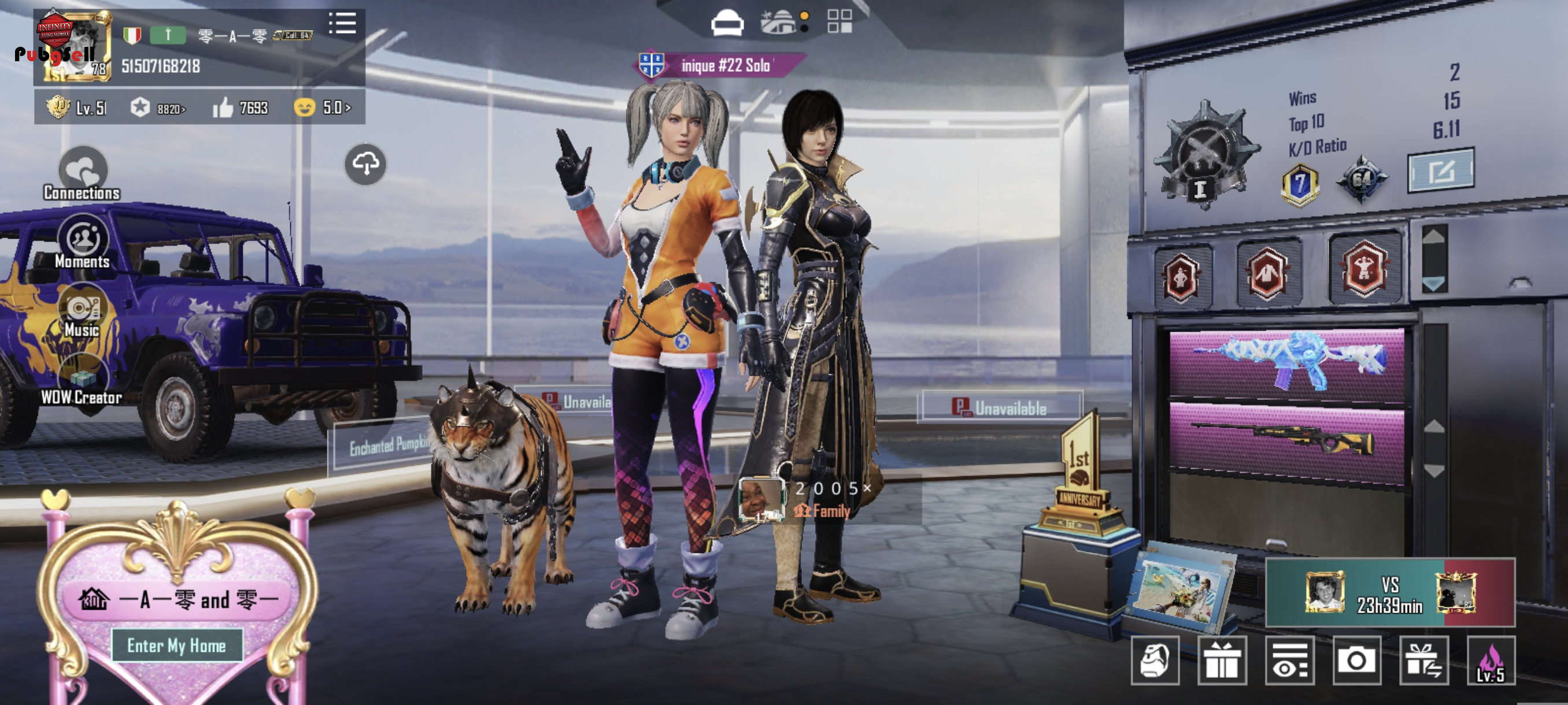Open the 5.0 smiley rating details
This screenshot has height=705, width=1568.
[x=323, y=108]
